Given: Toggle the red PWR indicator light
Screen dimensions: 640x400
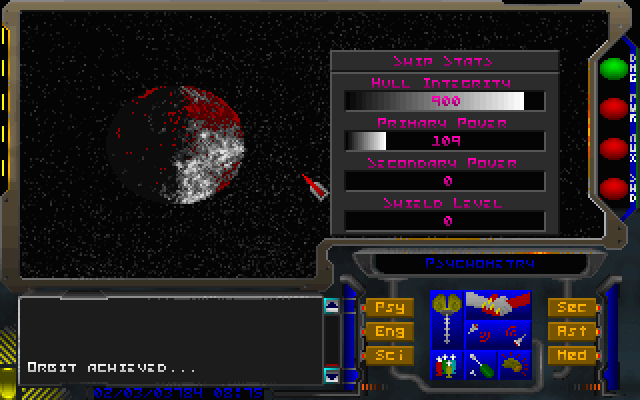Looking at the screenshot, I should pos(612,108).
